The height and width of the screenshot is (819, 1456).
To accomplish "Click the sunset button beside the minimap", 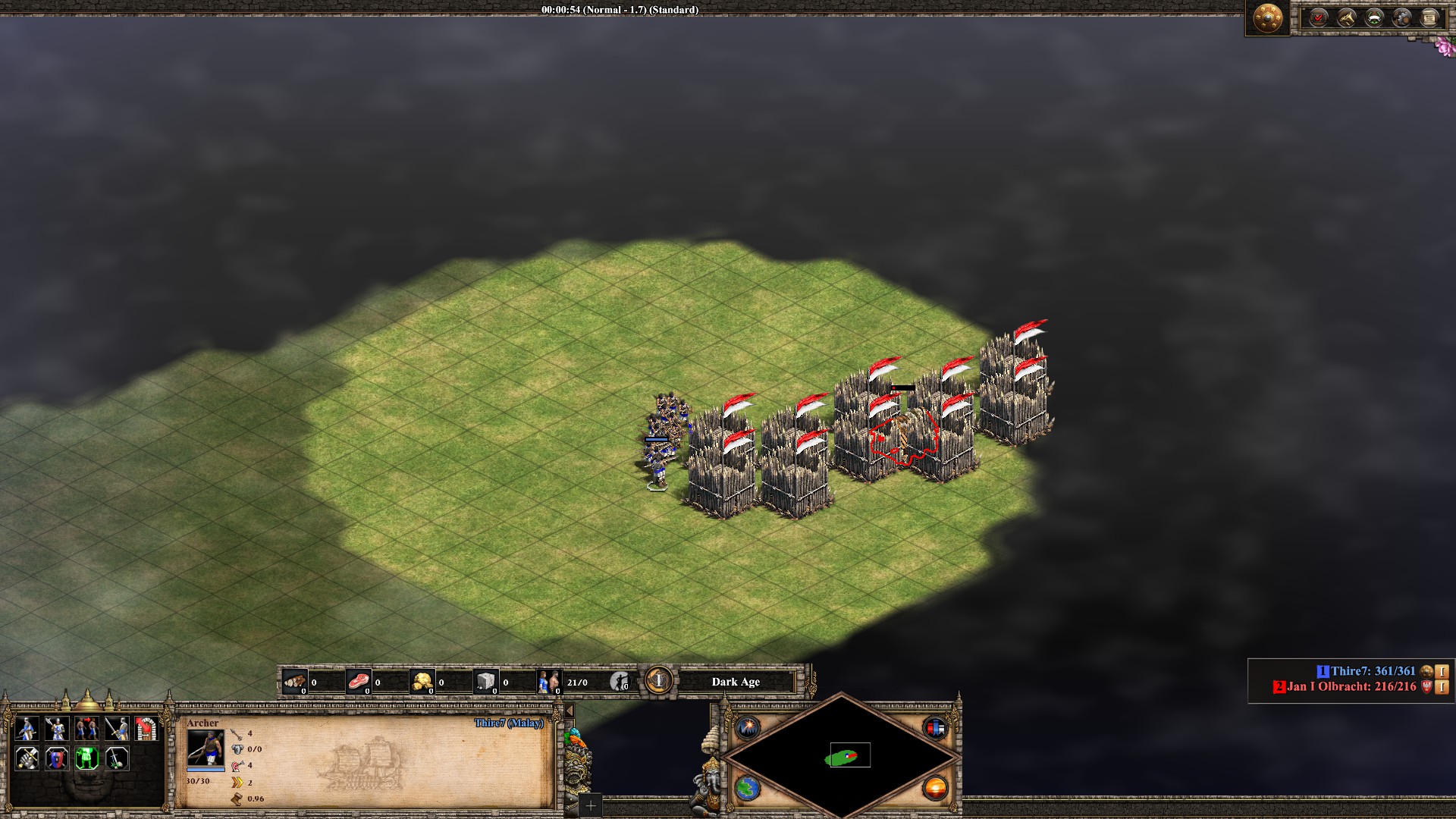I will tap(935, 788).
